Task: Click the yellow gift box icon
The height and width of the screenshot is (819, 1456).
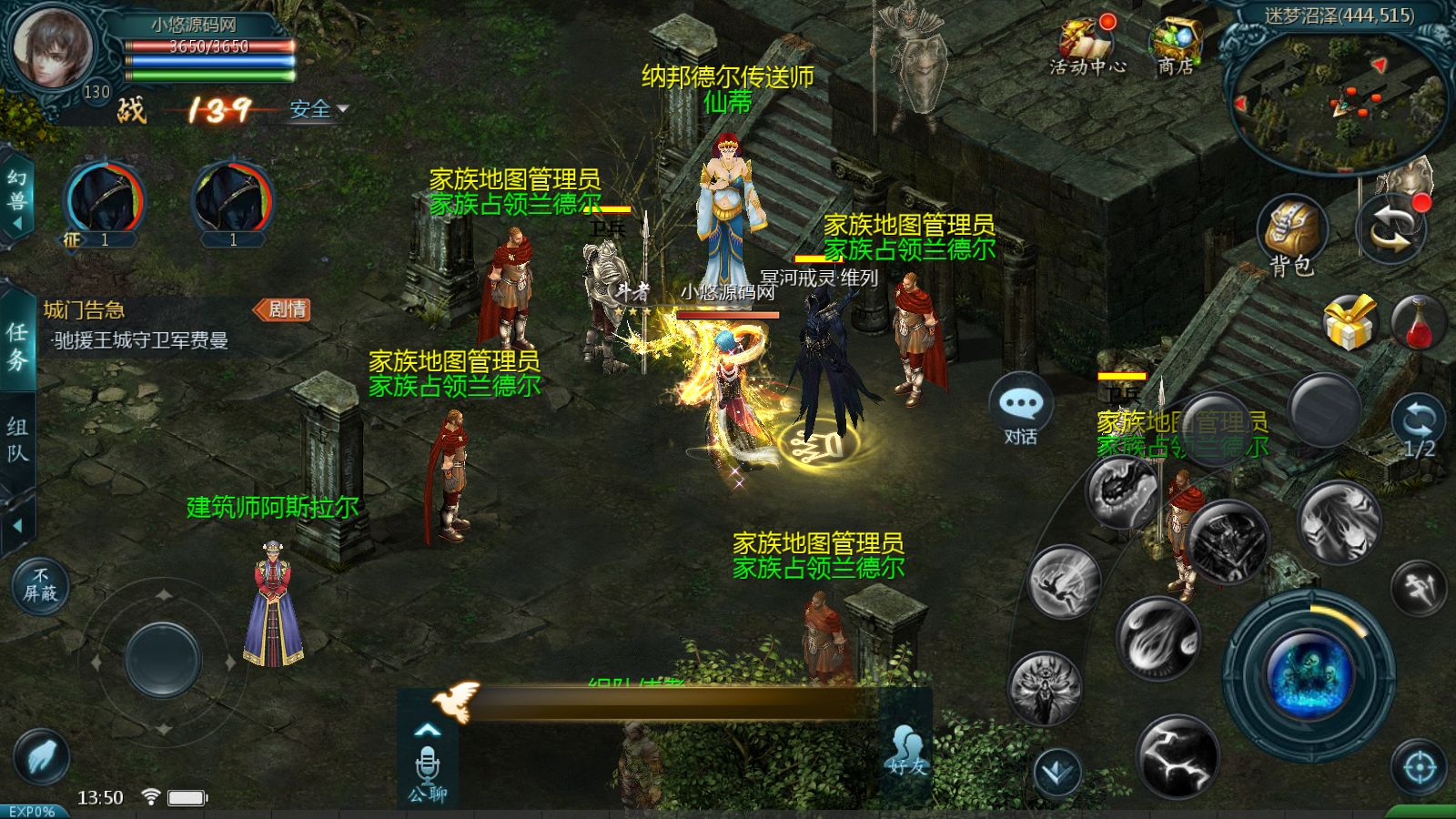Action: [1349, 323]
